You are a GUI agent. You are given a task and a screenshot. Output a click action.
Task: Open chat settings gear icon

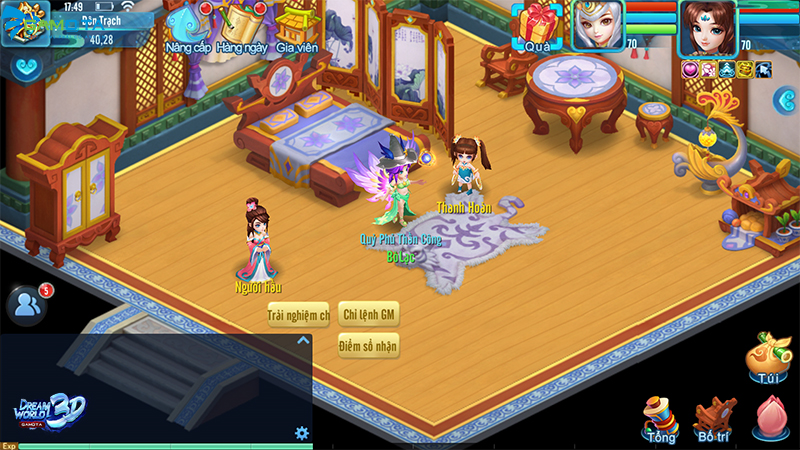tap(301, 433)
